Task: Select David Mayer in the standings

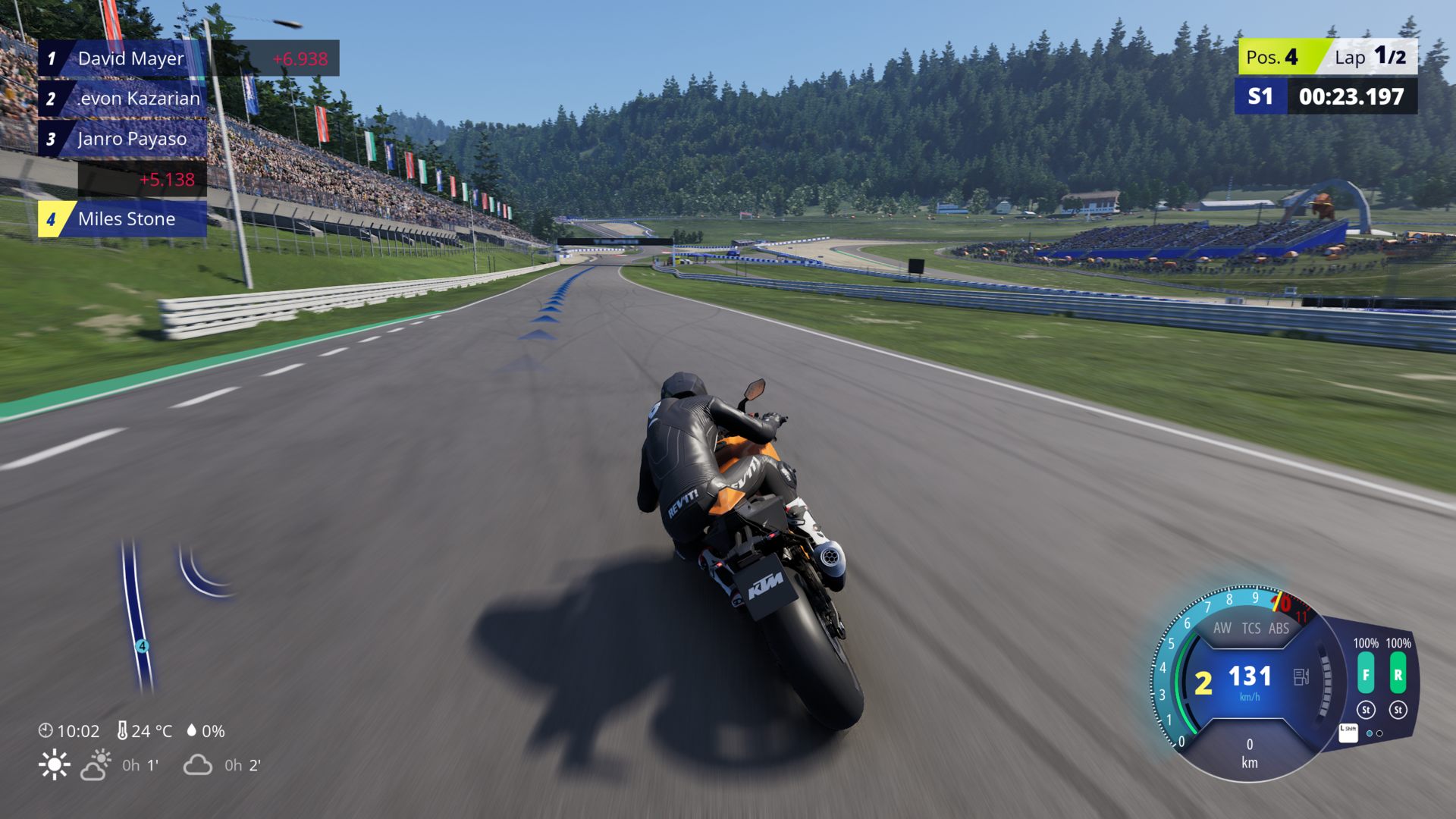Action: pyautogui.click(x=130, y=58)
